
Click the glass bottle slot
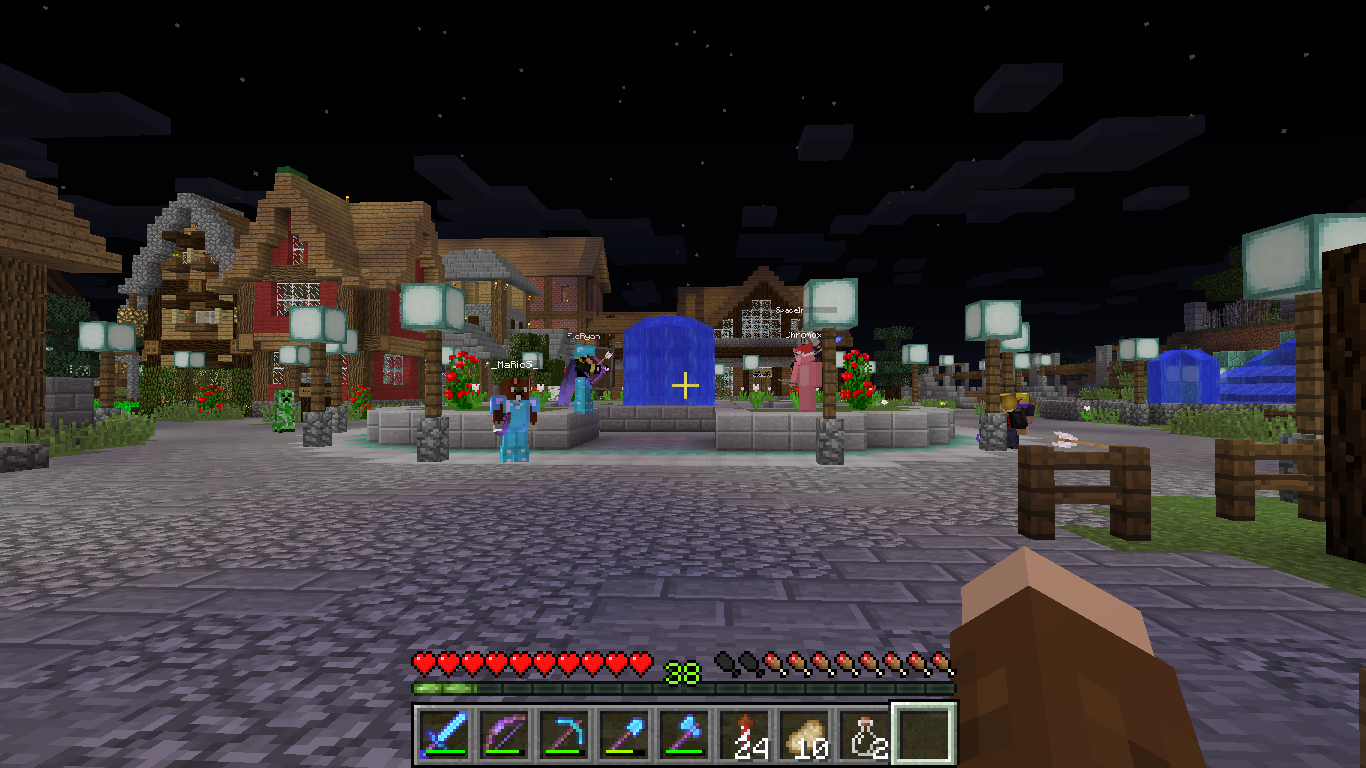864,735
